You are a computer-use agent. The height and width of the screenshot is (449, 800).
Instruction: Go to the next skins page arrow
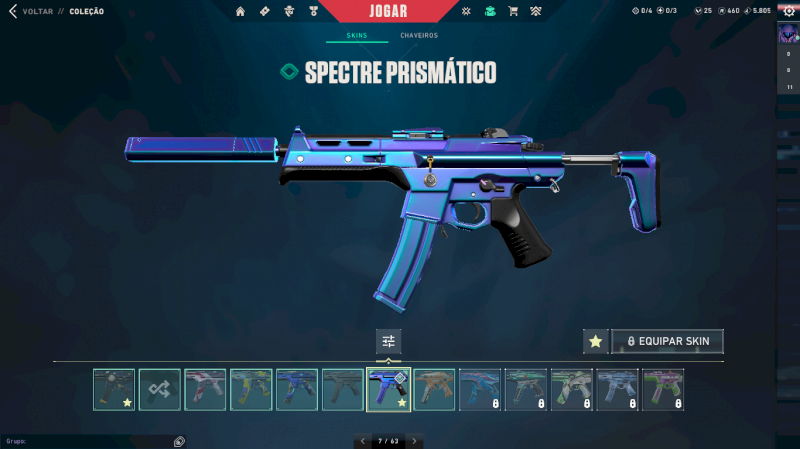(x=414, y=441)
